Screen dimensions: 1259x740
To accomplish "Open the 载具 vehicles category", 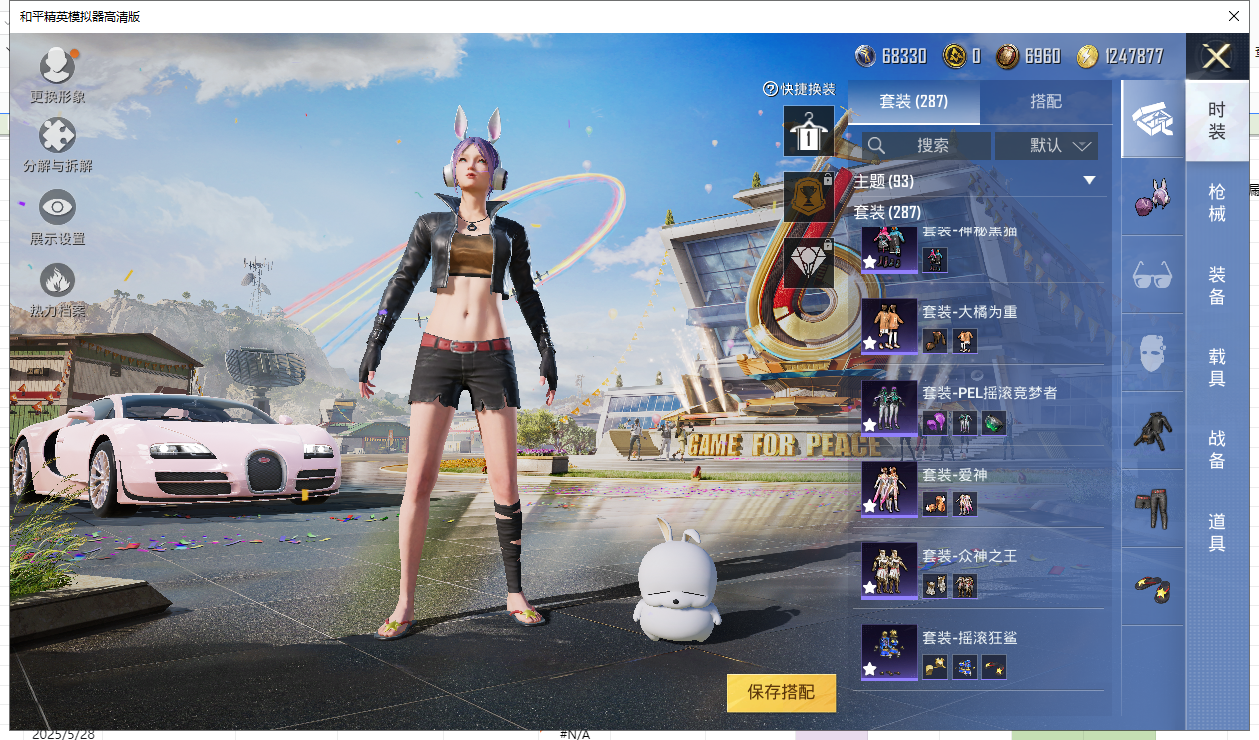I will click(x=1216, y=366).
